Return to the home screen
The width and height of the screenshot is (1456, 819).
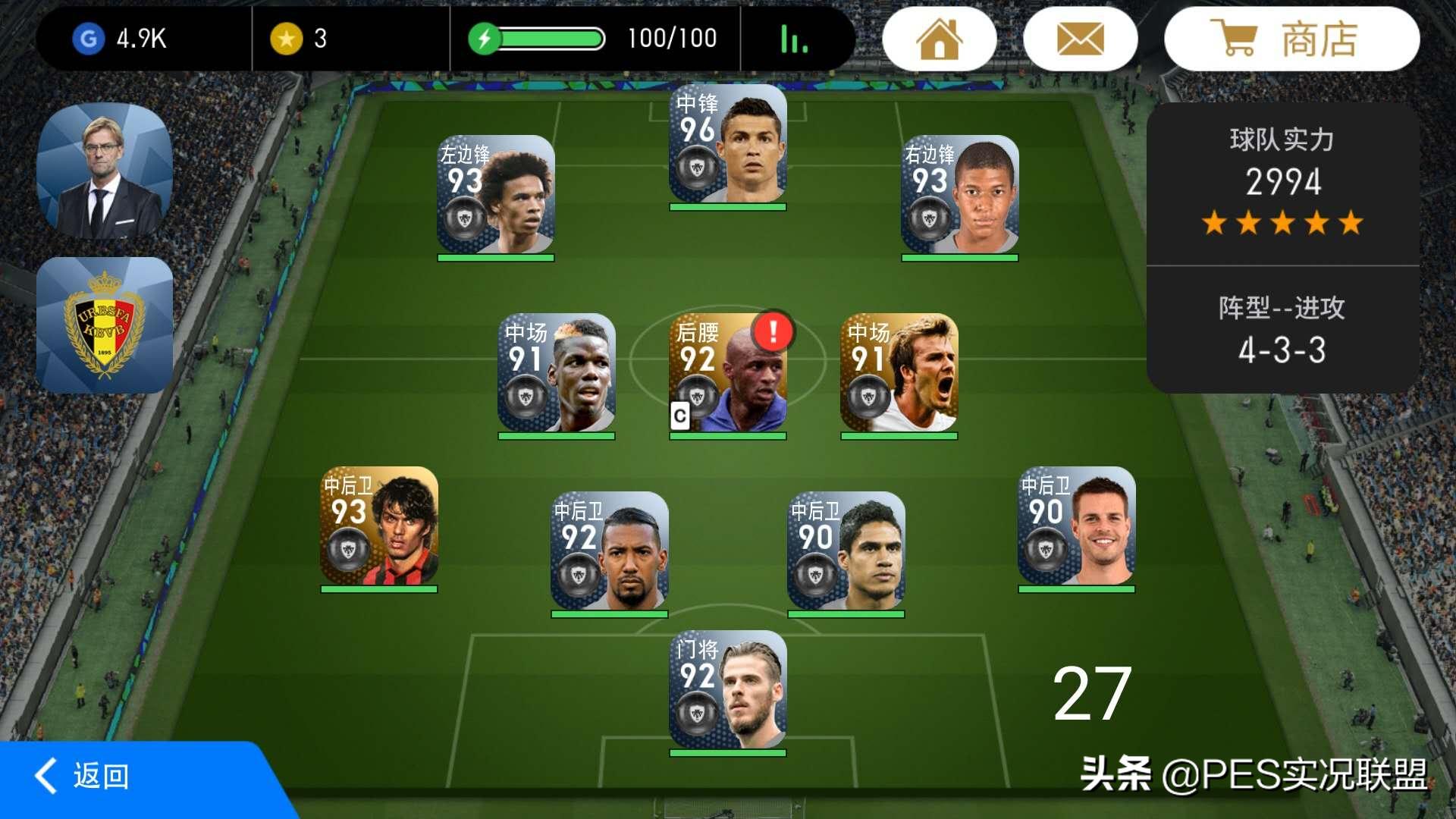click(x=939, y=39)
